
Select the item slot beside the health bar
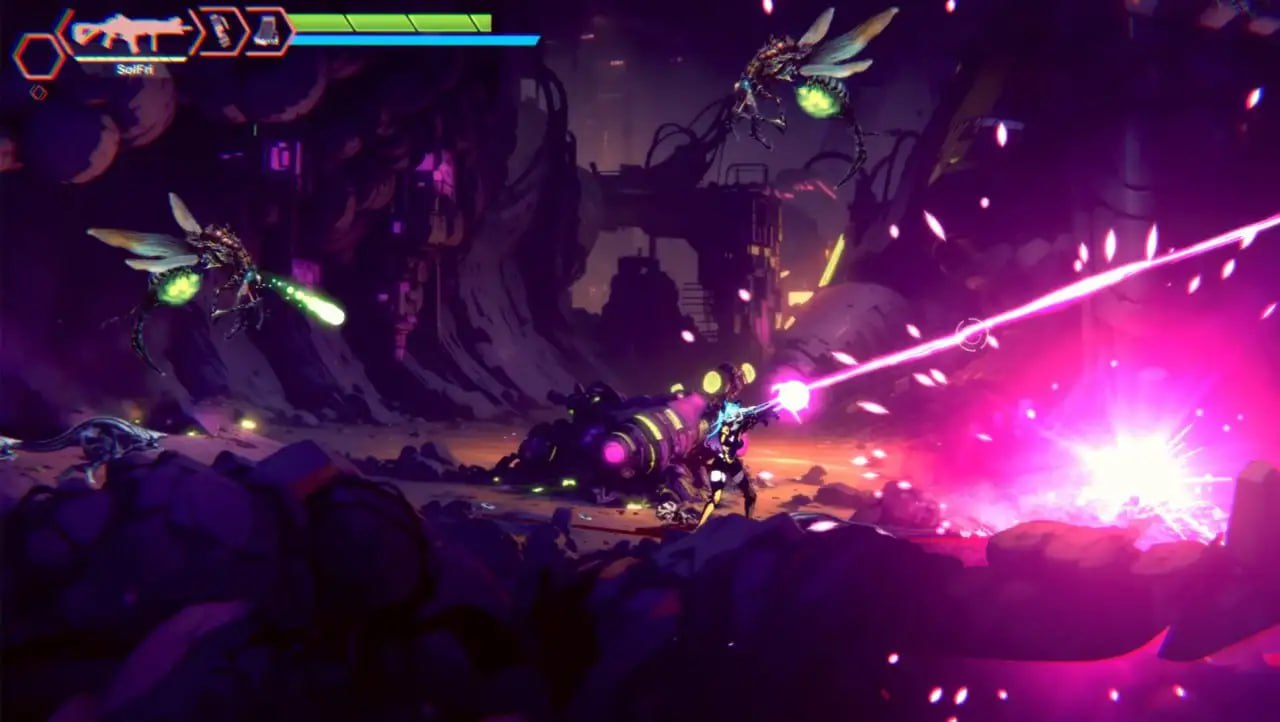point(267,31)
